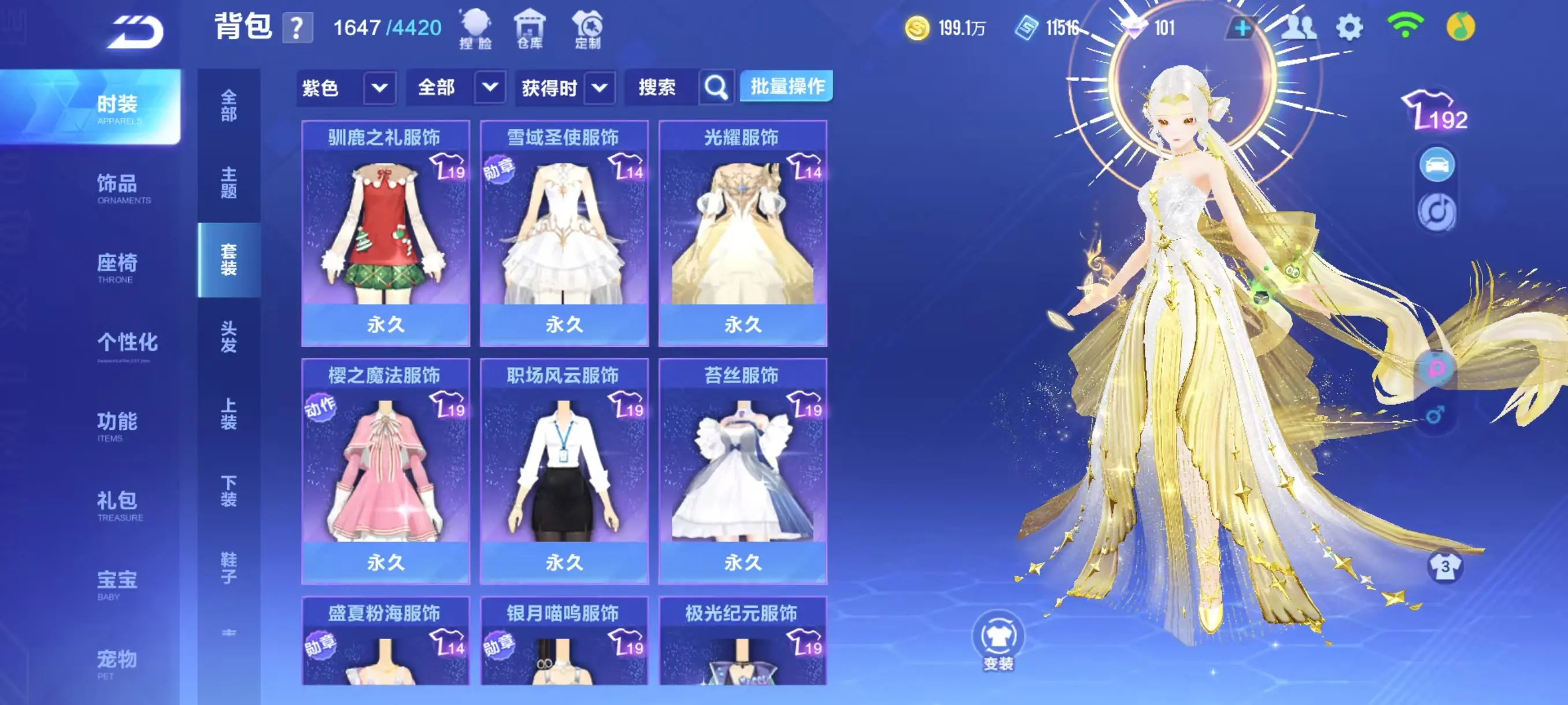Select the 头发 hair sub-tab

(229, 336)
